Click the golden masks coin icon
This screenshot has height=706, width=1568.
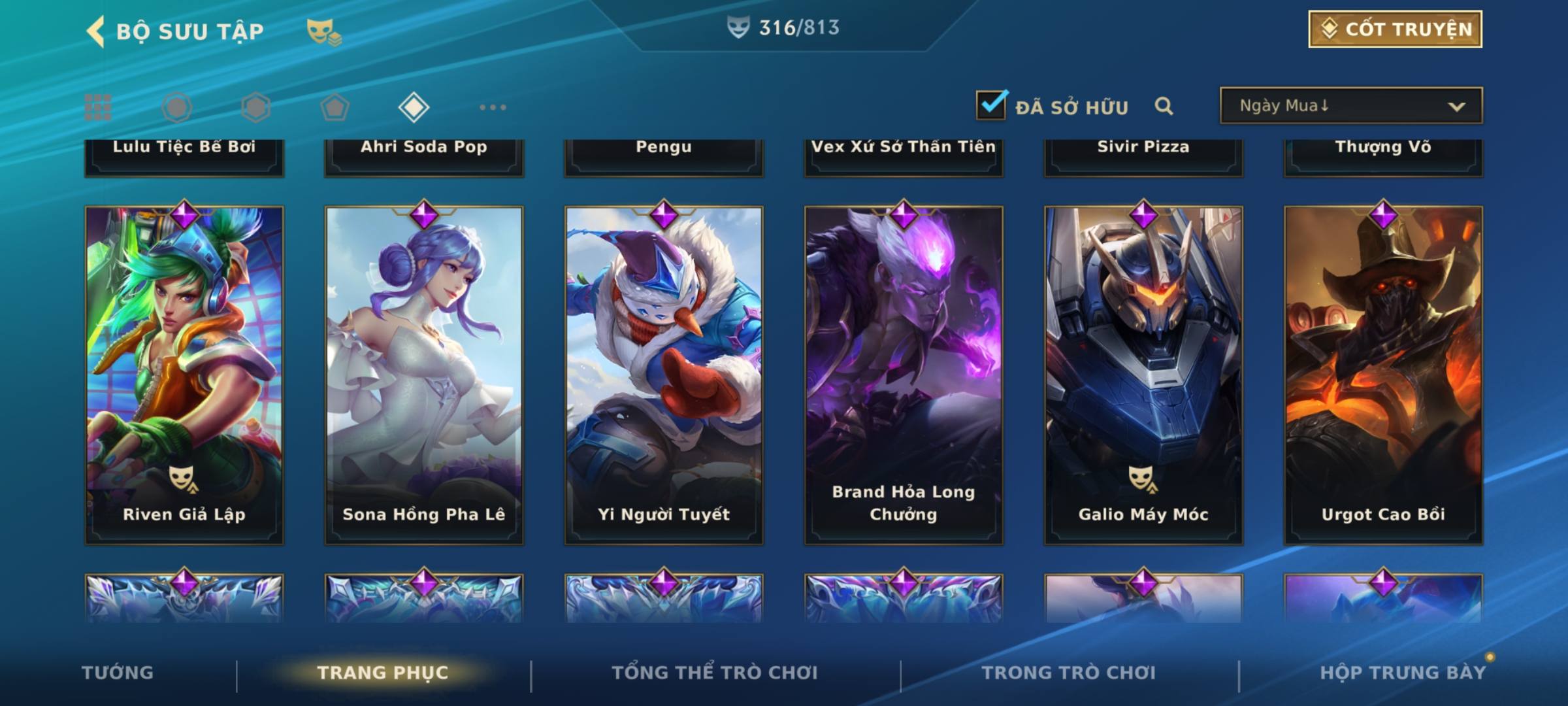[323, 31]
